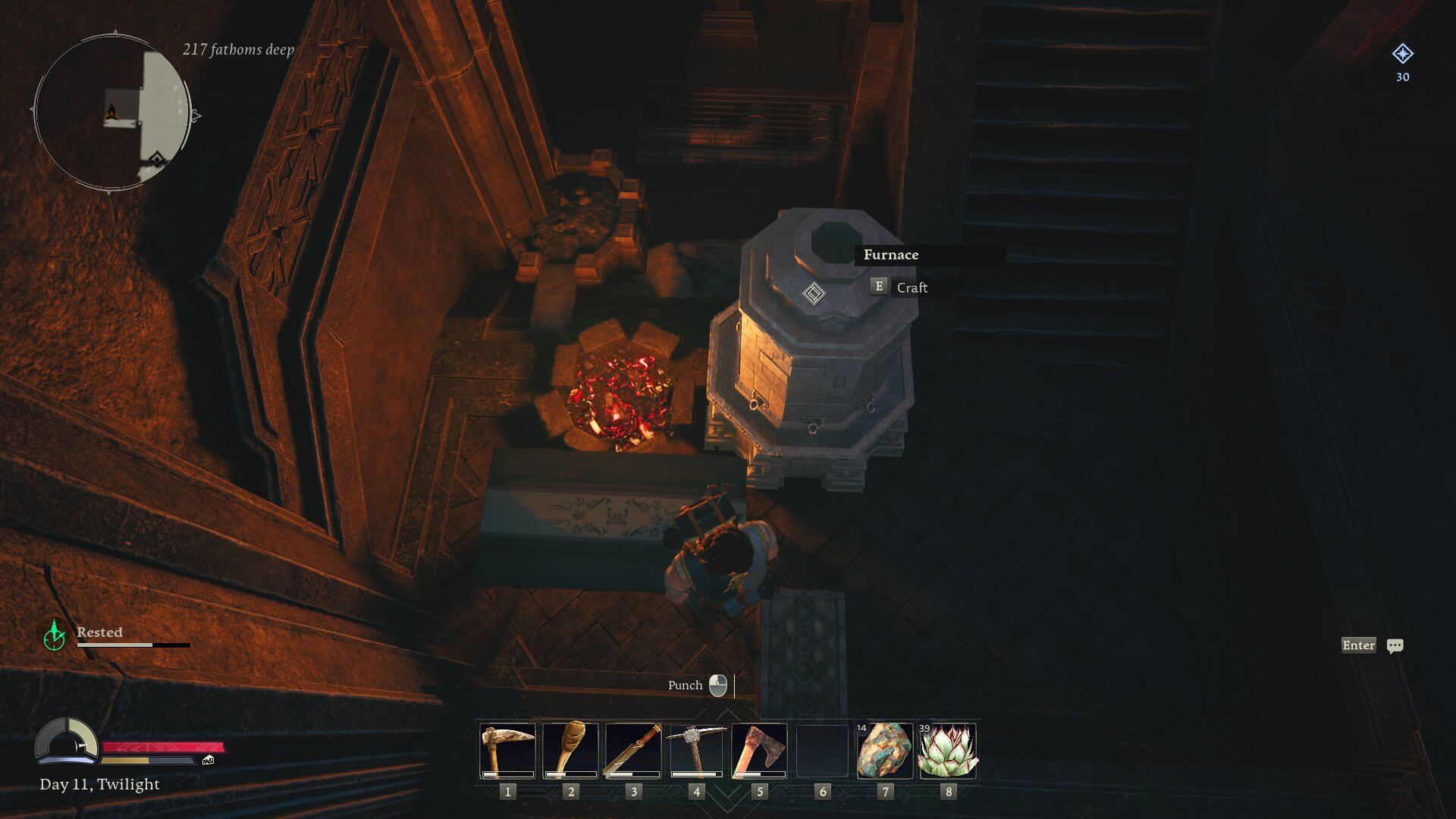Screen dimensions: 1456x819
Task: Select the sword in hotbar slot 3
Action: click(633, 751)
